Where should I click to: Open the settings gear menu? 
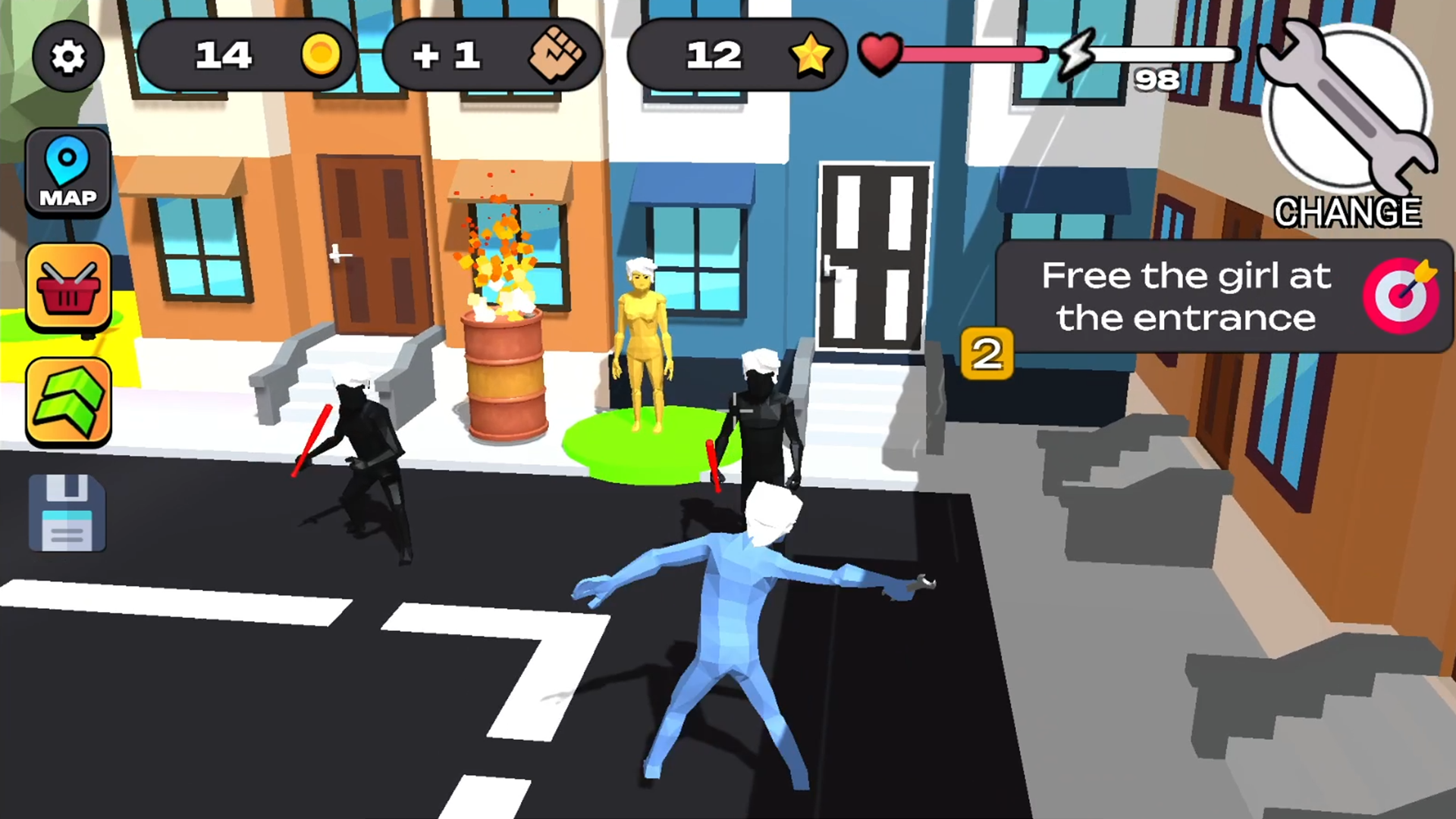click(x=67, y=57)
